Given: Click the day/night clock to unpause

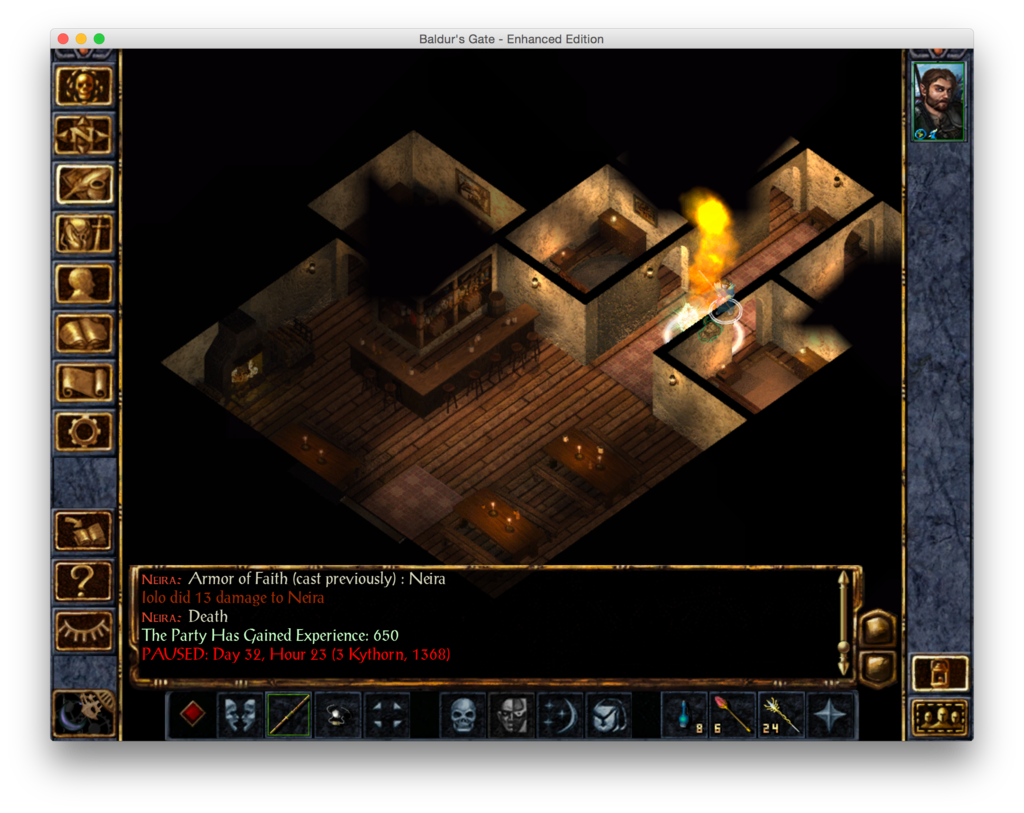Looking at the screenshot, I should (x=84, y=711).
